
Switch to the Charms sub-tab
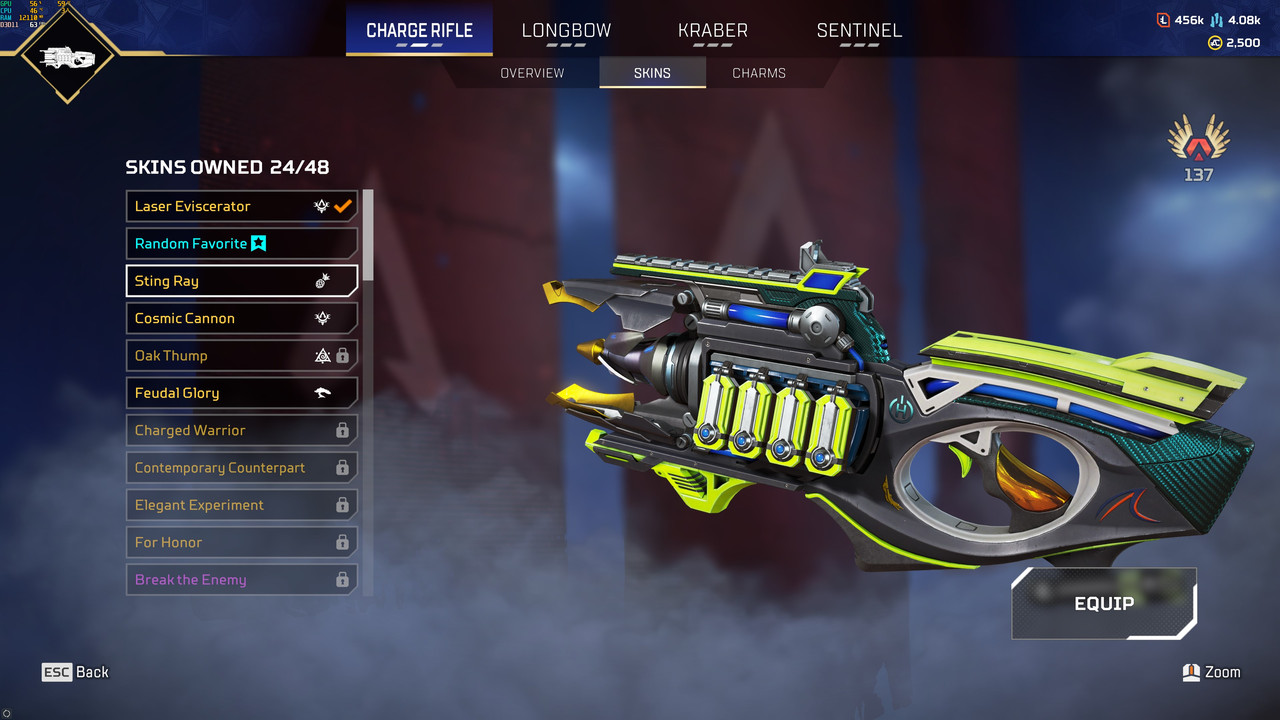click(759, 73)
